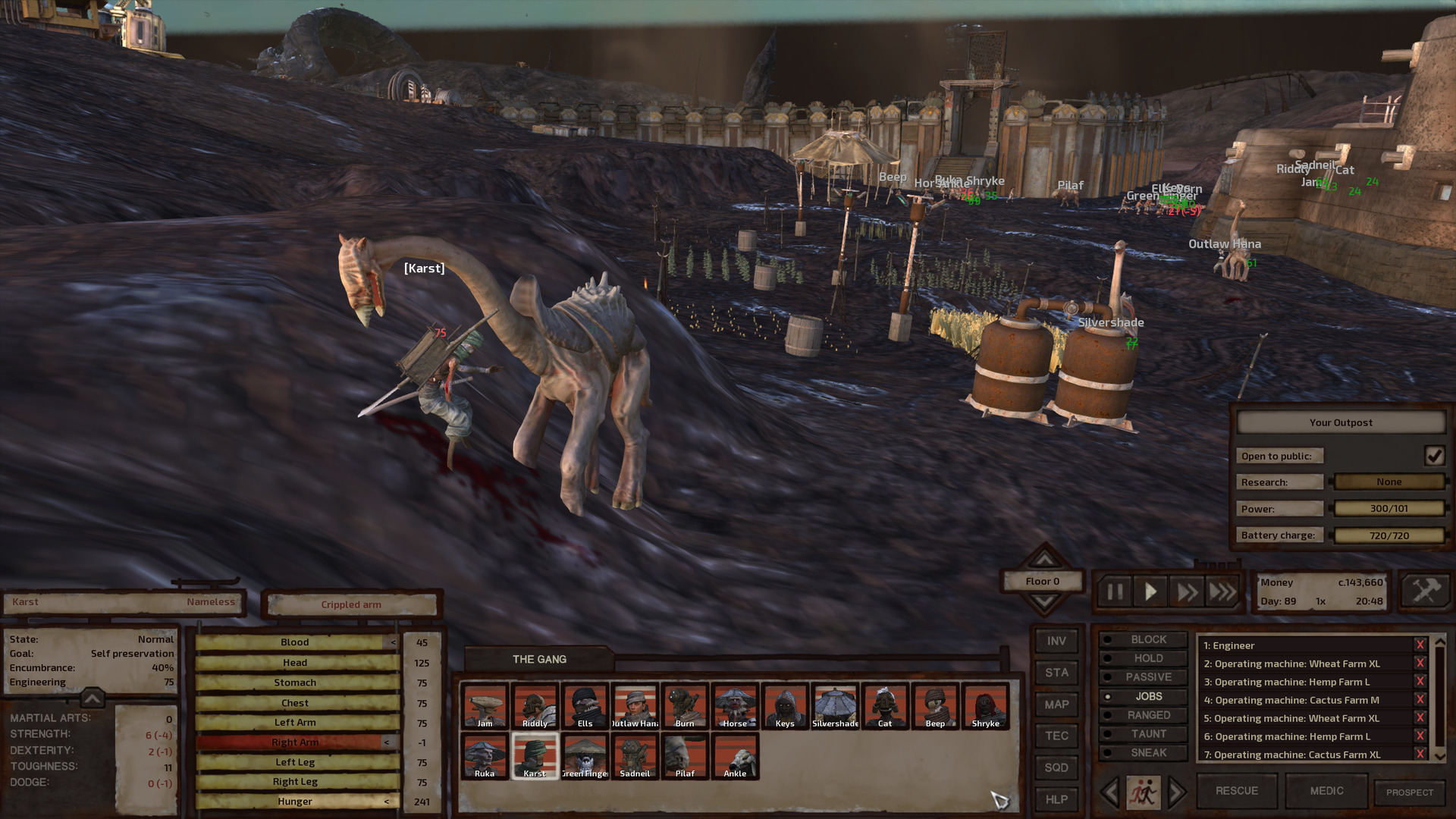Select the RANGED behavior tab
The width and height of the screenshot is (1456, 819).
1143,714
